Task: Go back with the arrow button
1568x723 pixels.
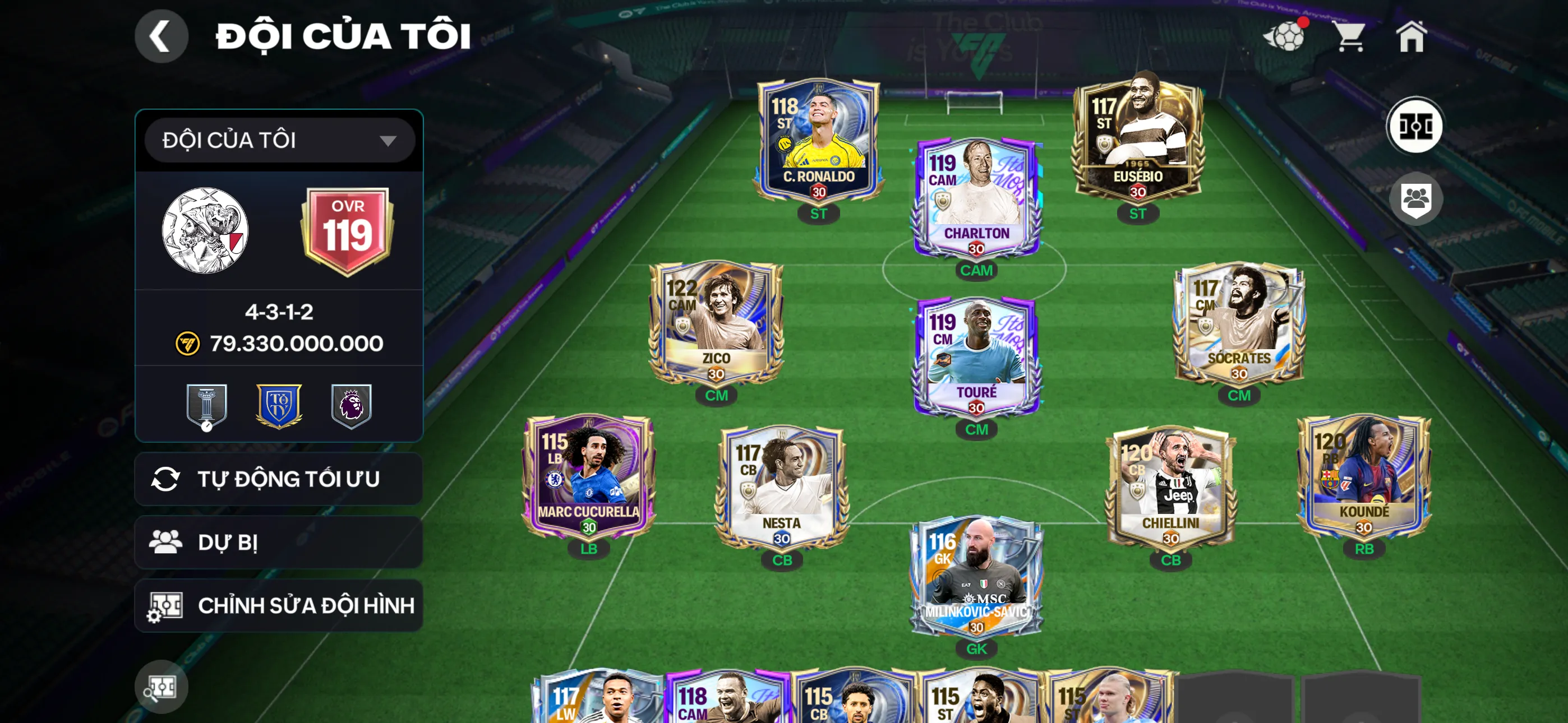Action: [161, 36]
